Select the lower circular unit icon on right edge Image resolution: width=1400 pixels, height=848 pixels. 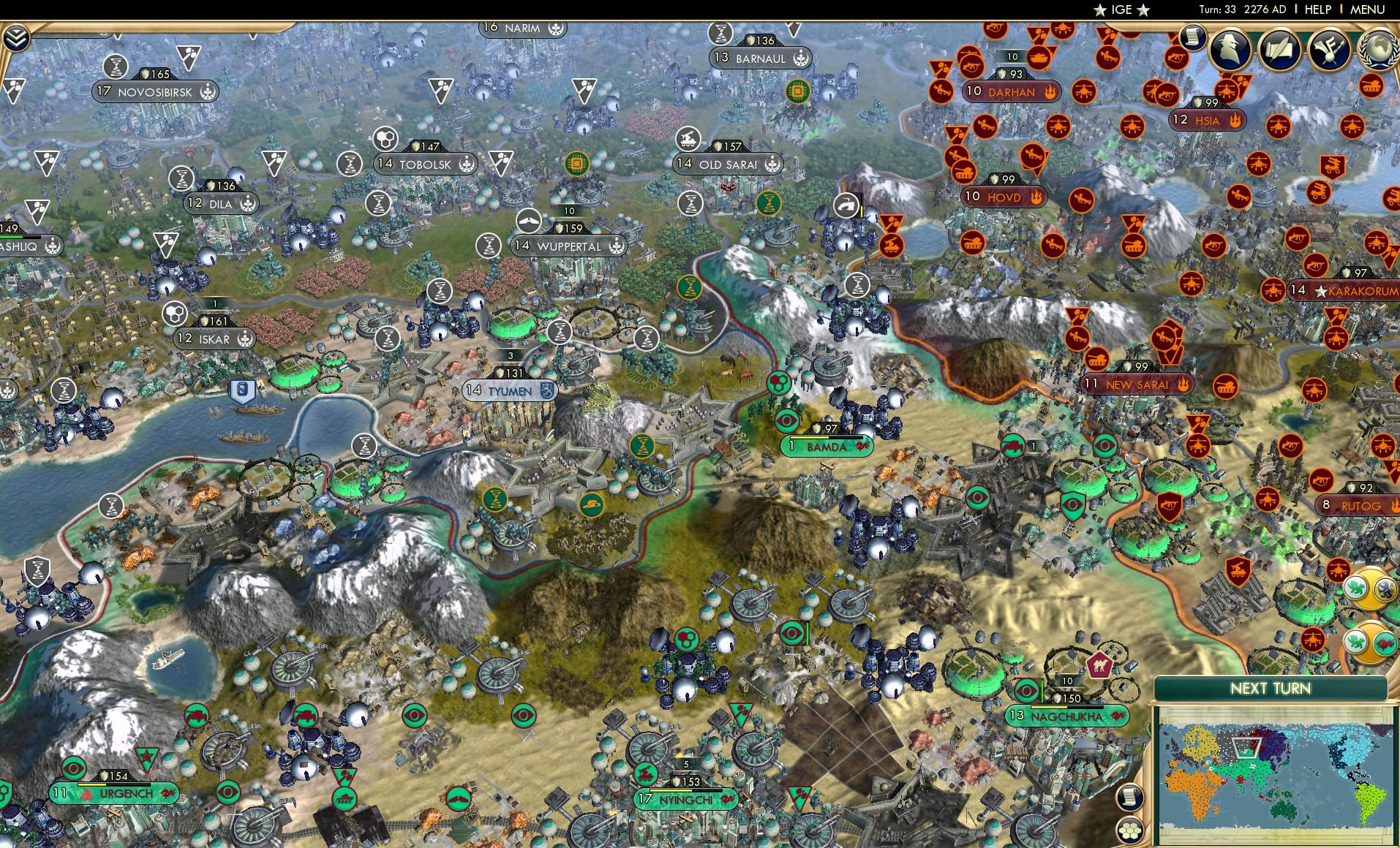click(1369, 641)
